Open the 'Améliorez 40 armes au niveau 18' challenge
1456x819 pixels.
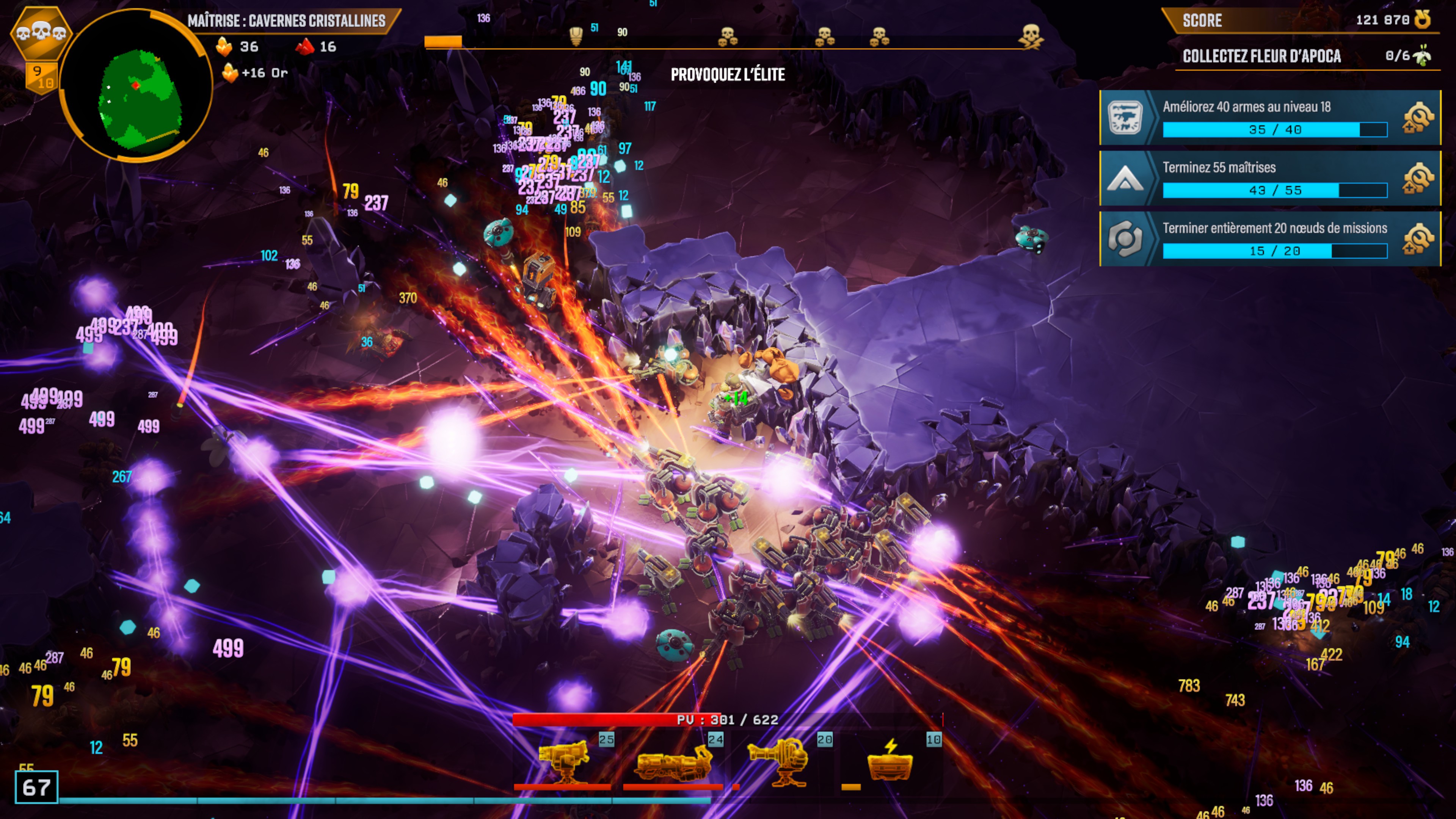pyautogui.click(x=1269, y=118)
